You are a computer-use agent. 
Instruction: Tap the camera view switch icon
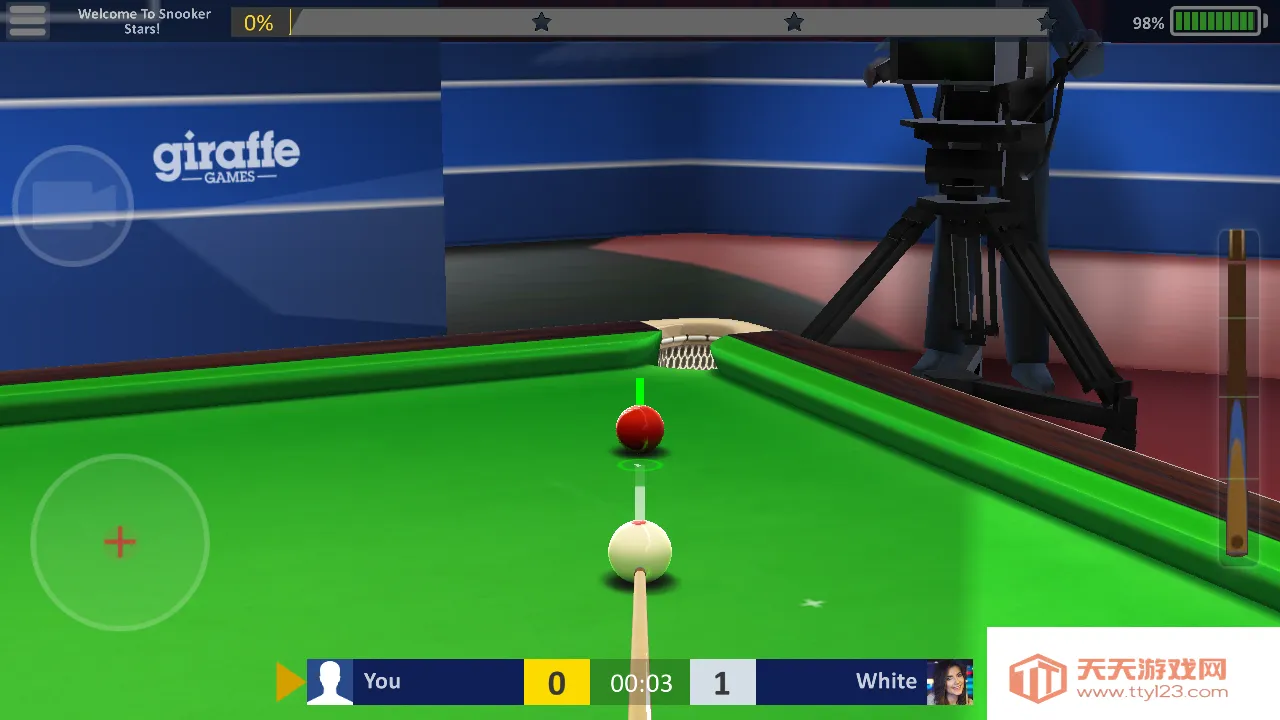point(71,205)
